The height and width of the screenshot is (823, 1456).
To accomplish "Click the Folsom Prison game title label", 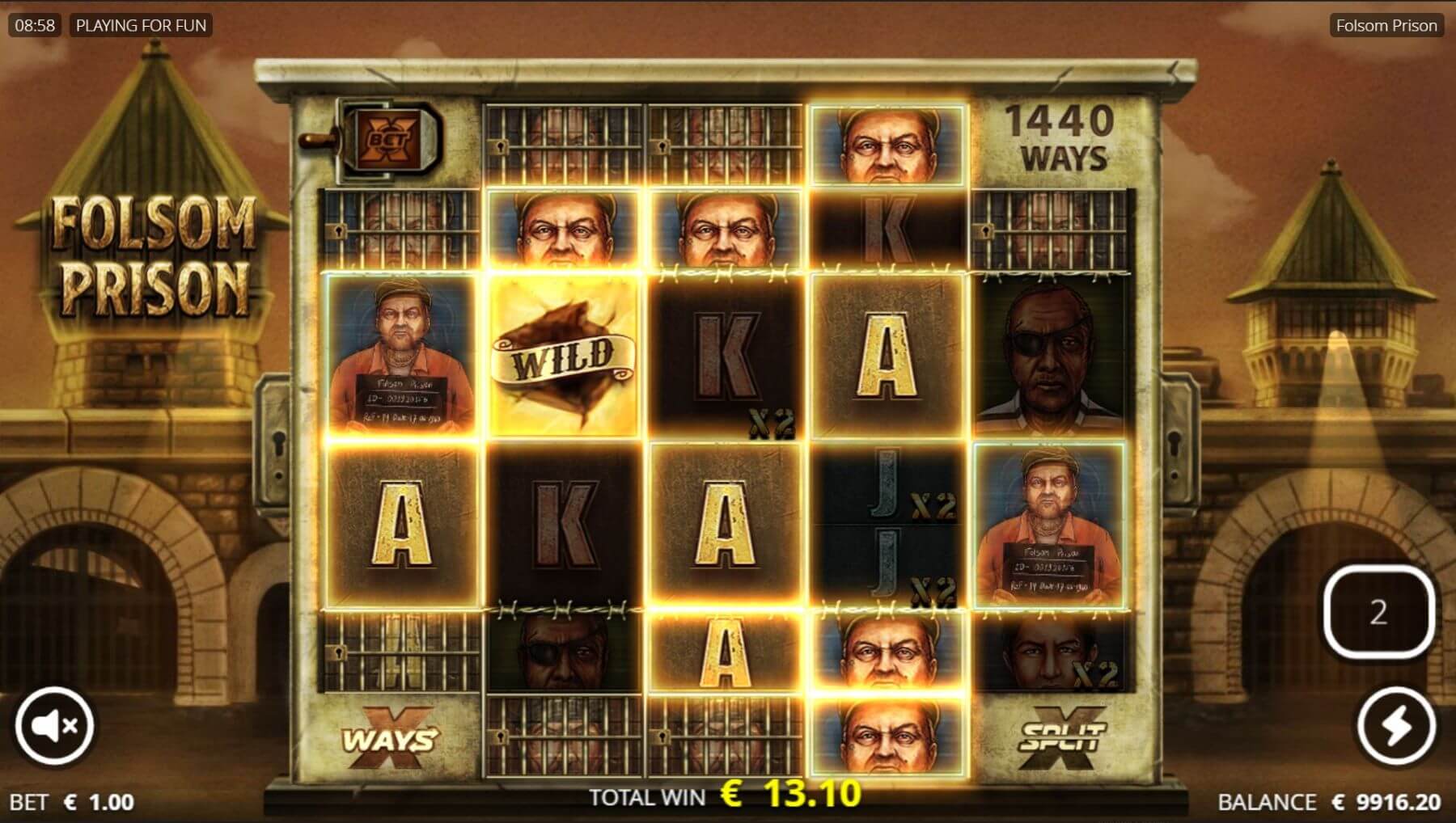I will 1386,26.
